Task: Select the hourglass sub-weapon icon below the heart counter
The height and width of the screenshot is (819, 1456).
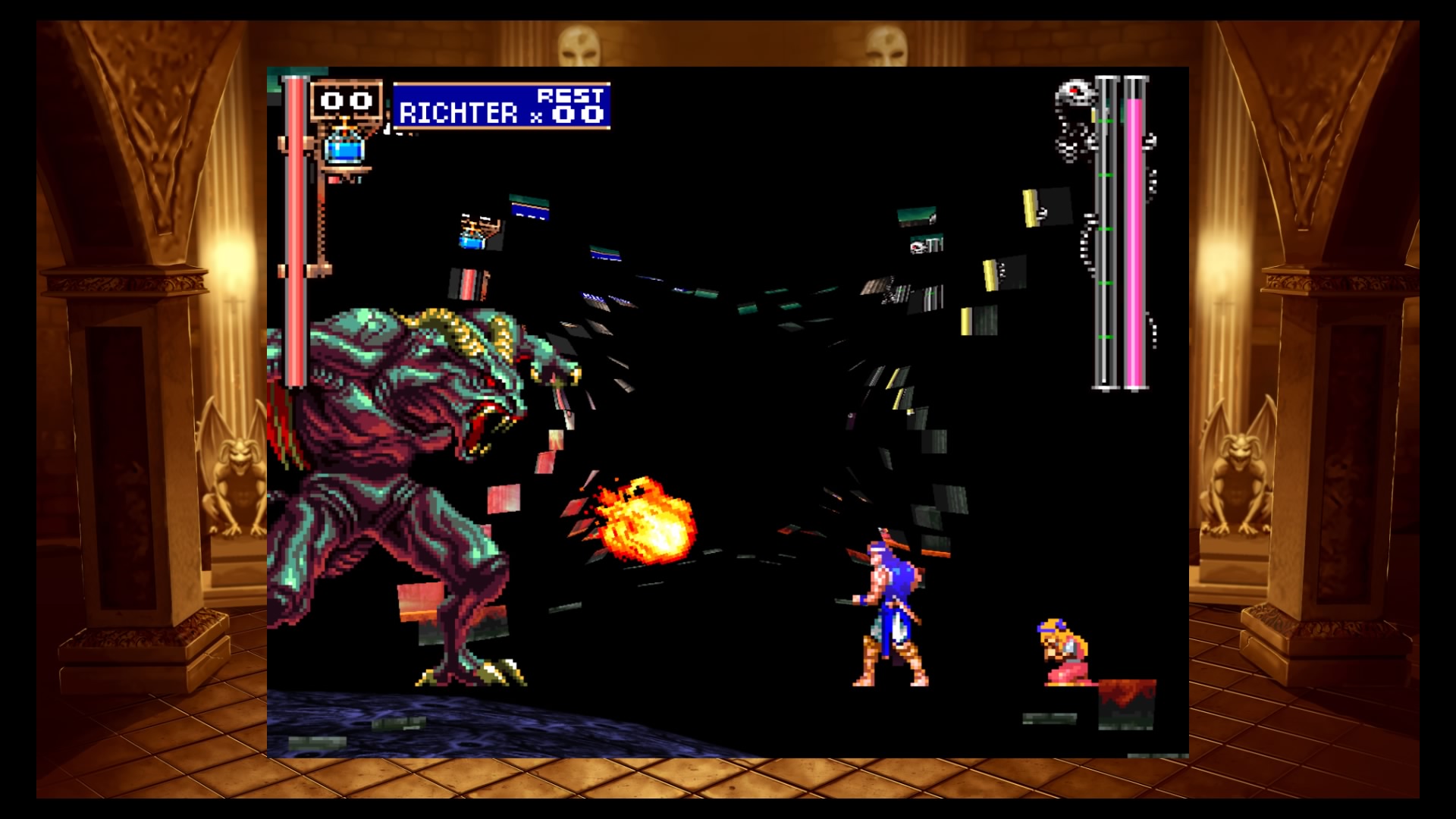Action: [345, 152]
